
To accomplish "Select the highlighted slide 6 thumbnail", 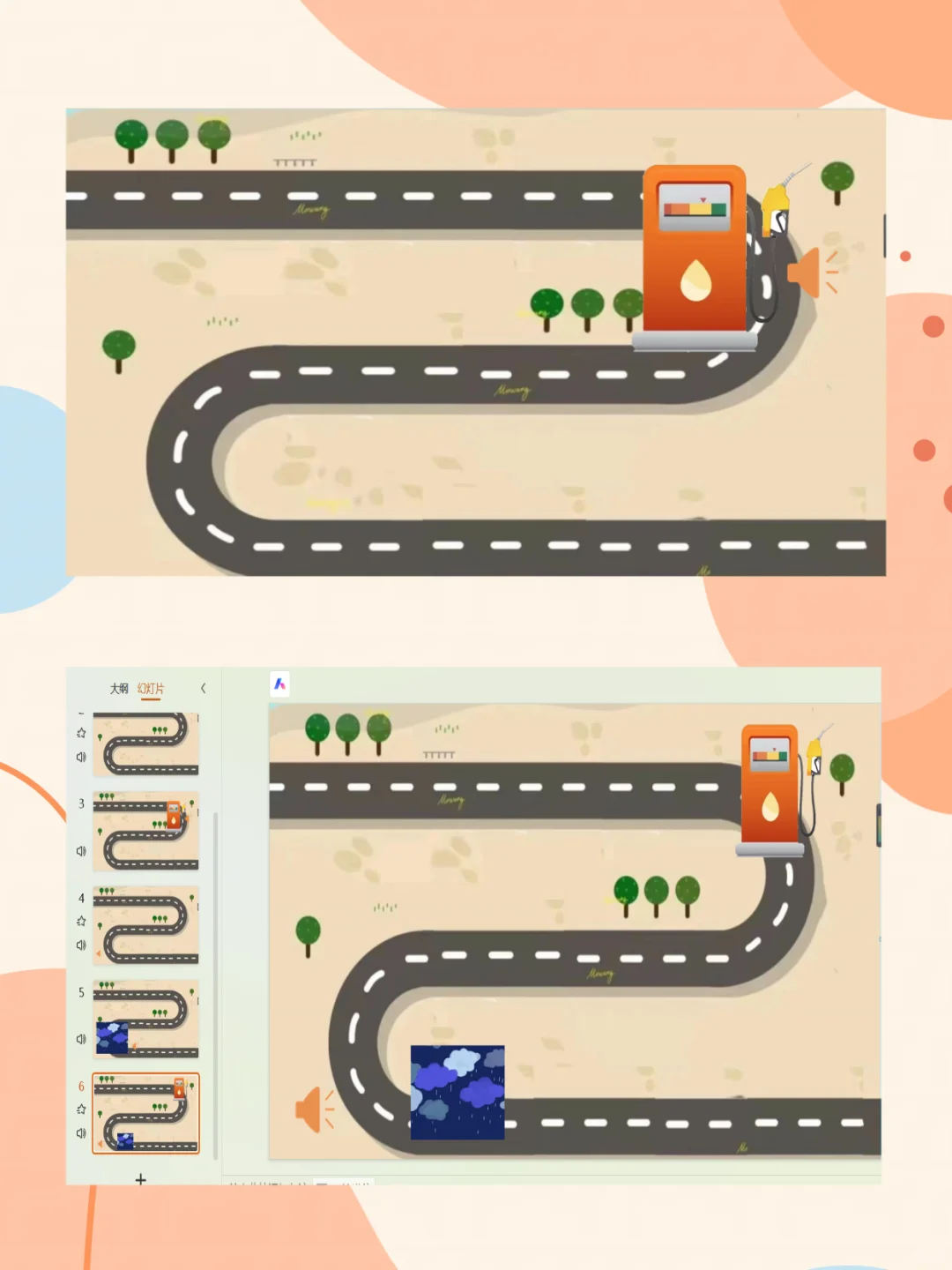I will [x=145, y=1113].
